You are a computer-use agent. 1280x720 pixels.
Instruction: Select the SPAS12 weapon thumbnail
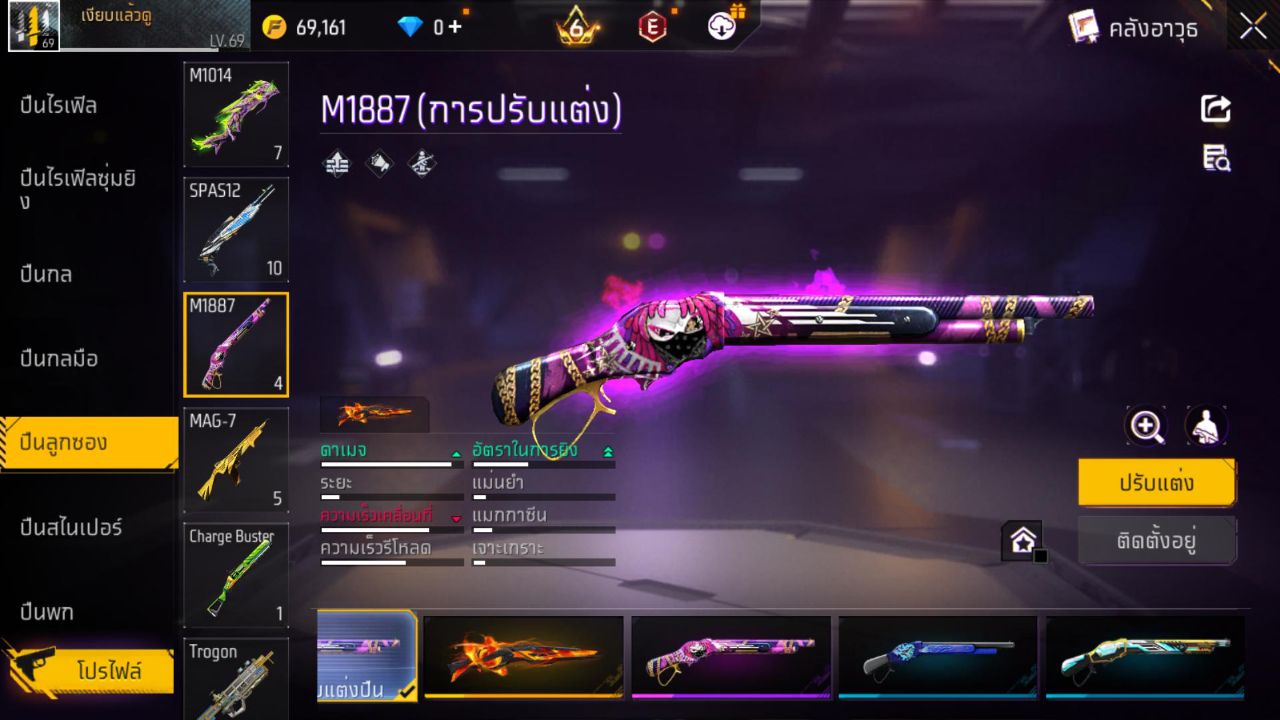(236, 230)
